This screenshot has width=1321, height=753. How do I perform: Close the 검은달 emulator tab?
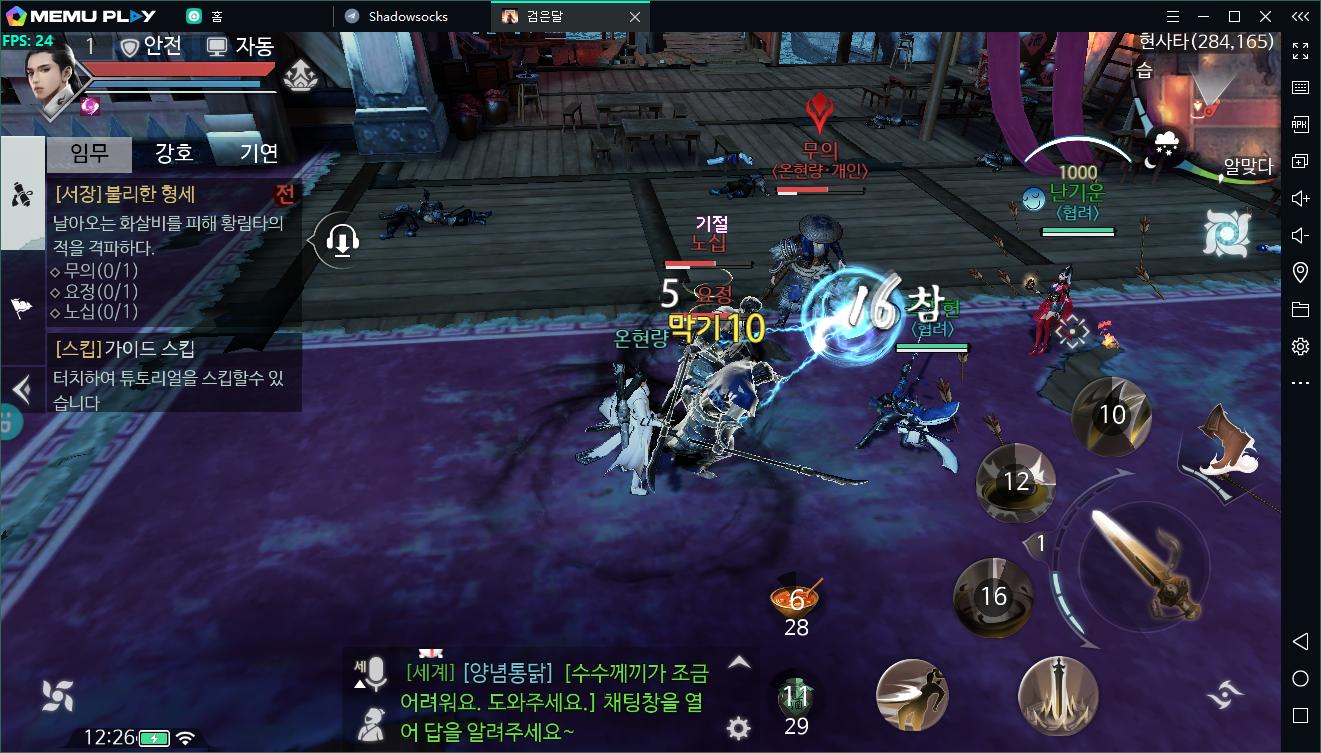[x=635, y=16]
